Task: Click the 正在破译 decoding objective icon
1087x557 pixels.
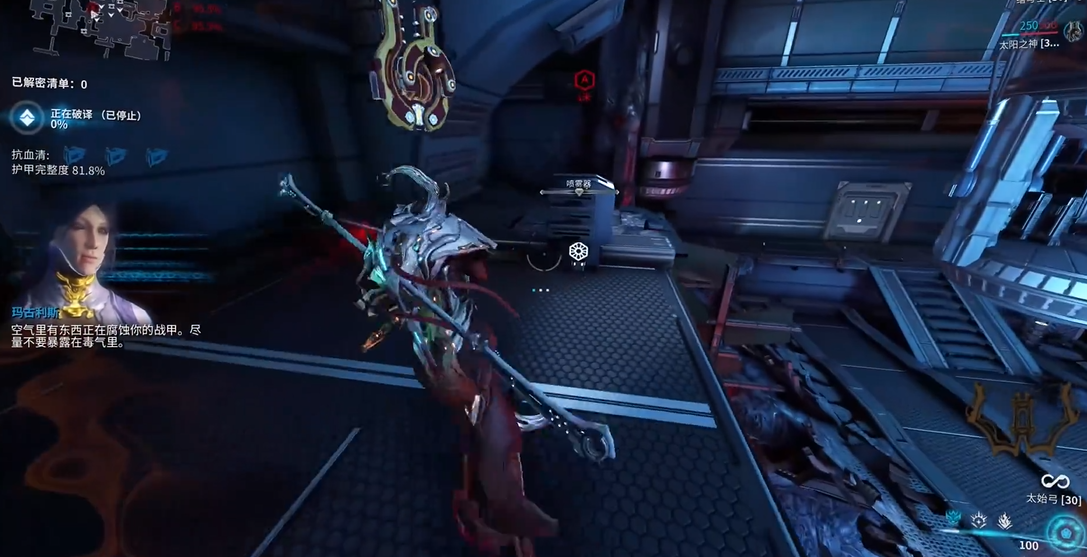Action: point(27,117)
